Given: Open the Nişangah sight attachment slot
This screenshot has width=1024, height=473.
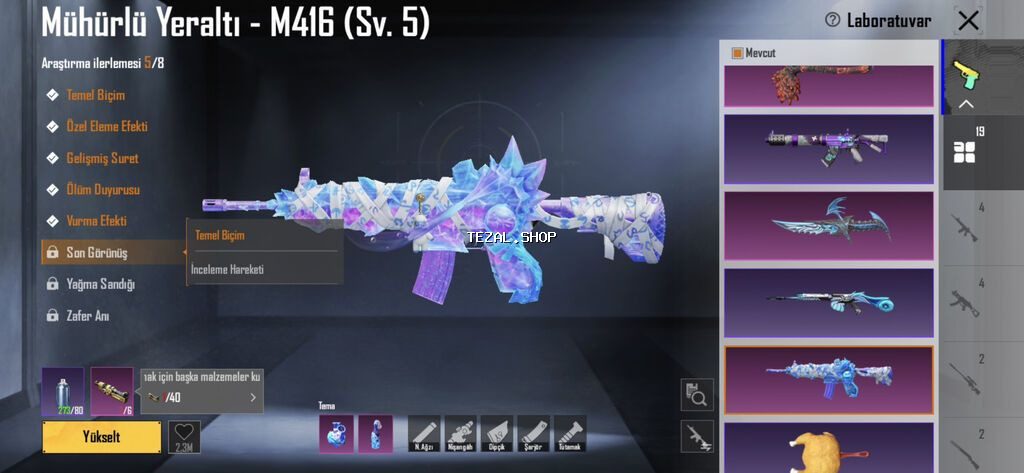Looking at the screenshot, I should pos(460,434).
